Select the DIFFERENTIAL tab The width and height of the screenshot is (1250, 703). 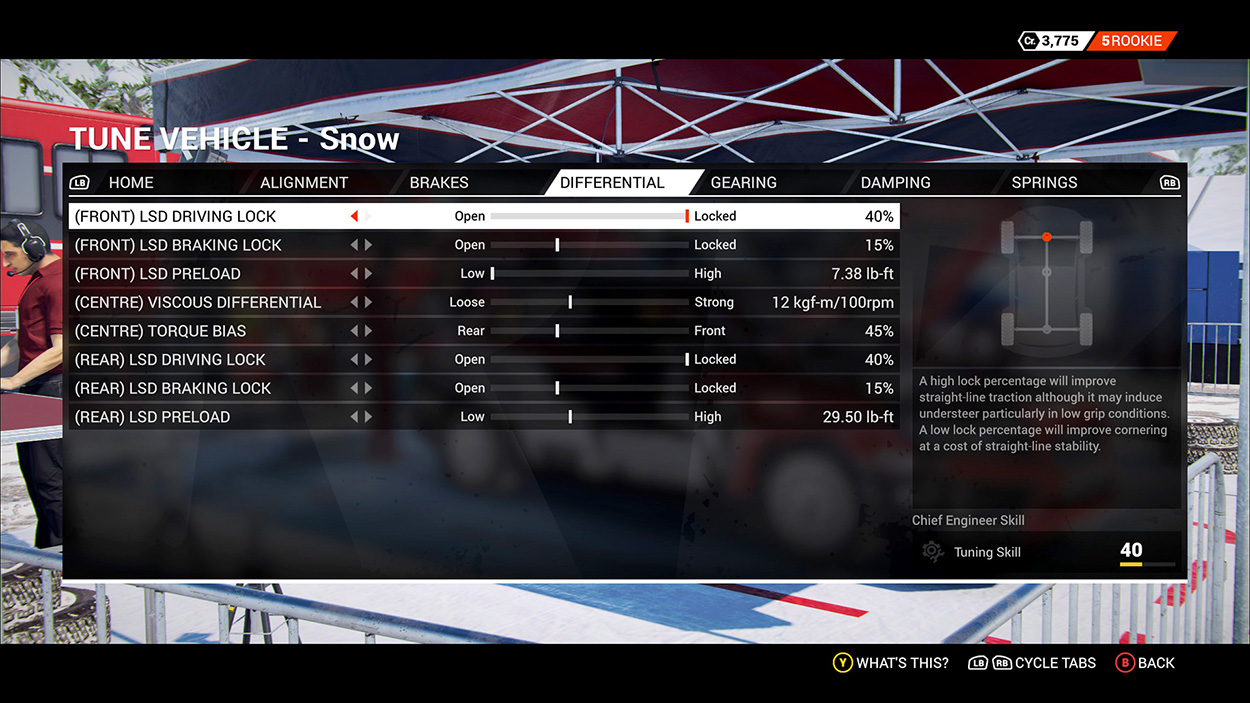pyautogui.click(x=612, y=182)
